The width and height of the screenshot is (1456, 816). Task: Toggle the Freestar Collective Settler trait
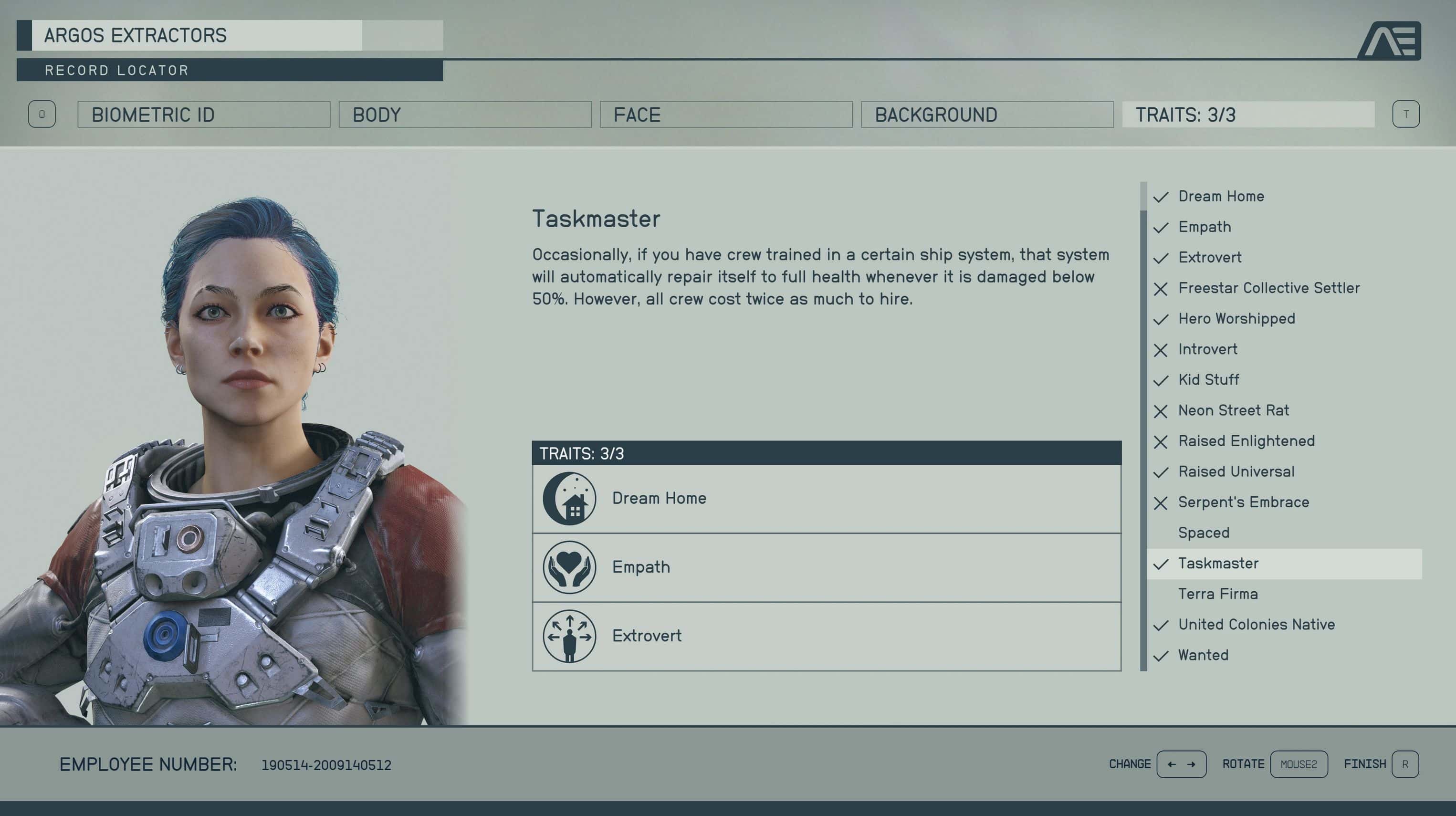pyautogui.click(x=1268, y=288)
